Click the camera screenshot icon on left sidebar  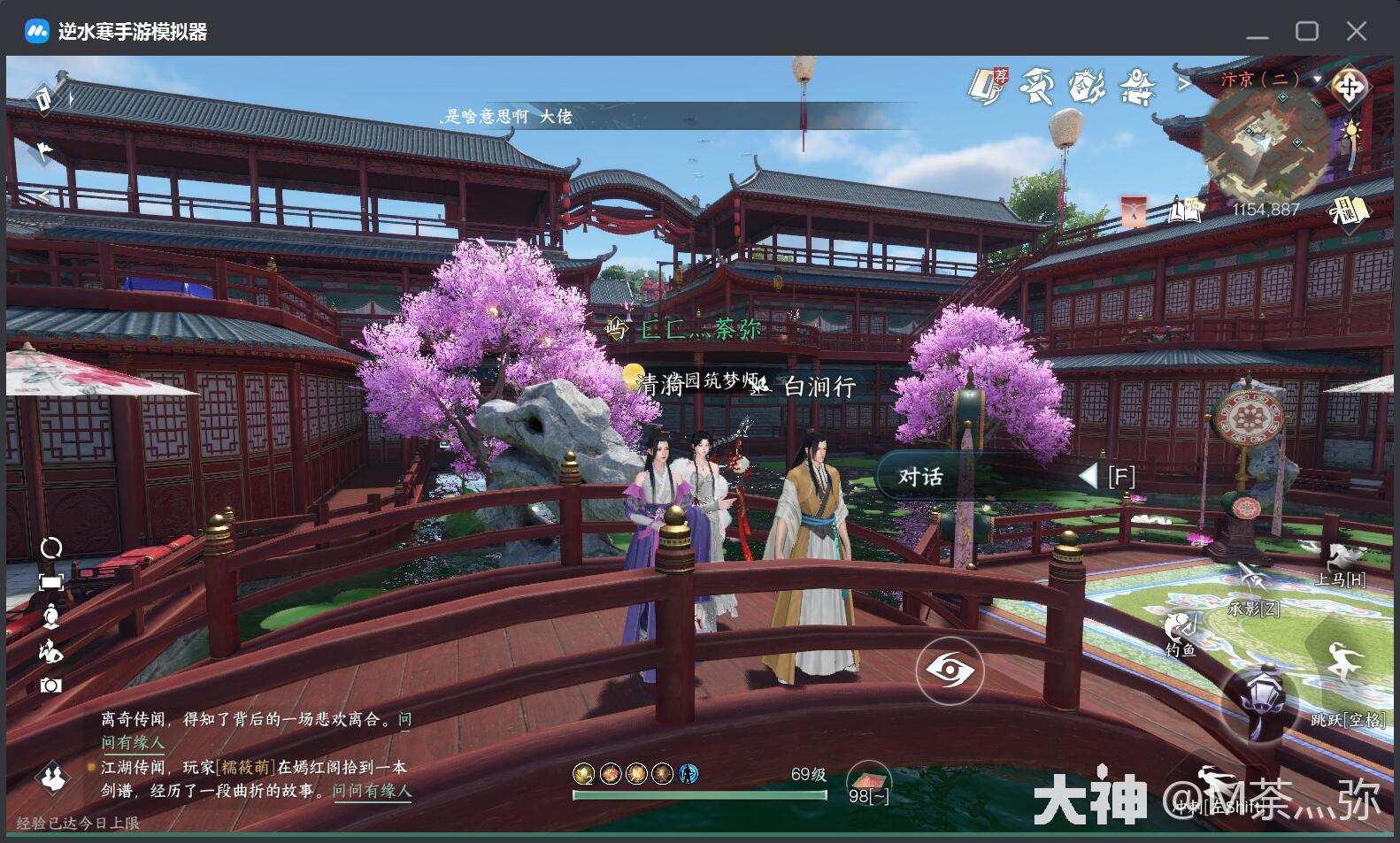pyautogui.click(x=50, y=686)
